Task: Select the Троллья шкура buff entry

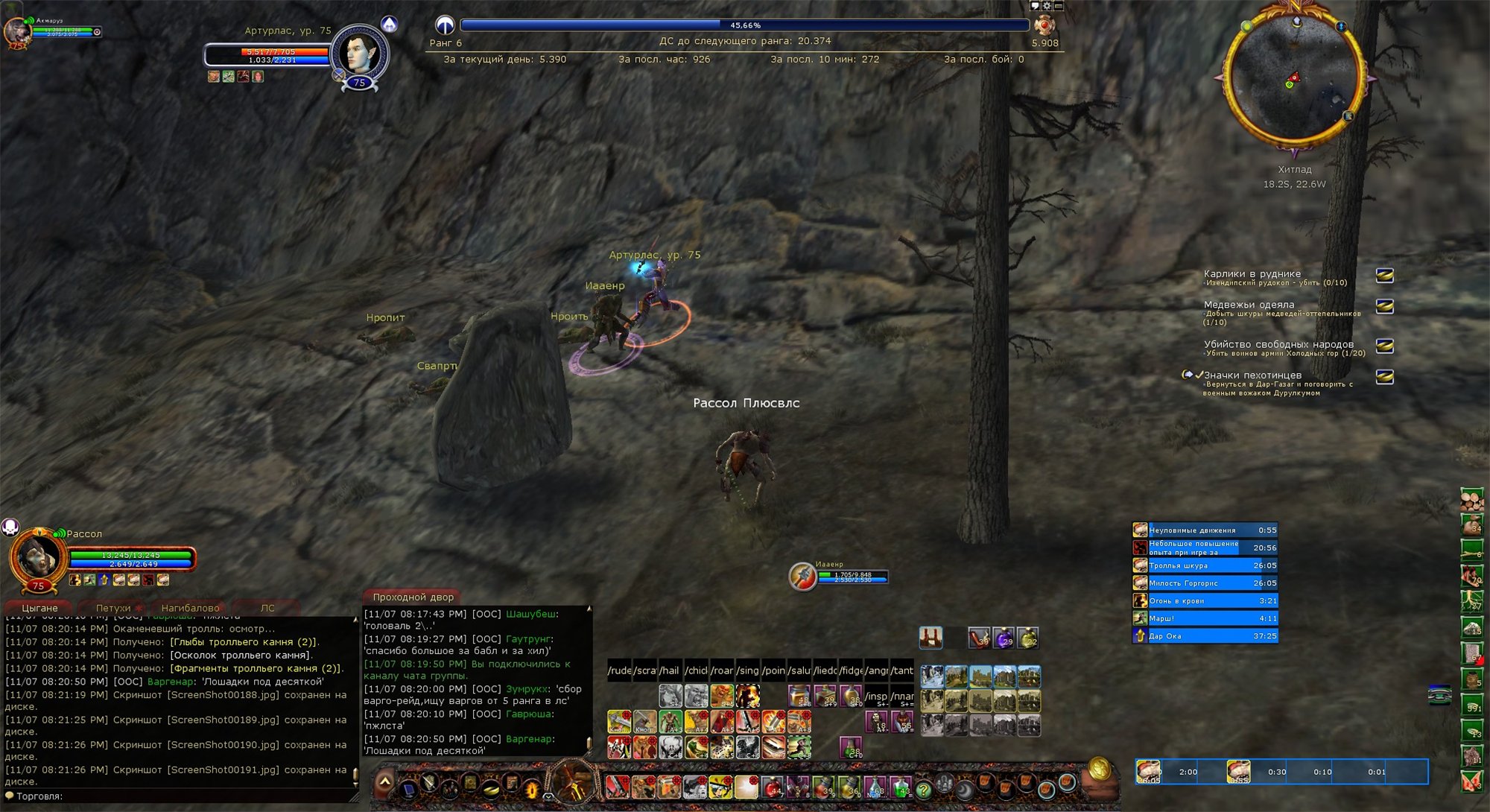Action: (1205, 565)
